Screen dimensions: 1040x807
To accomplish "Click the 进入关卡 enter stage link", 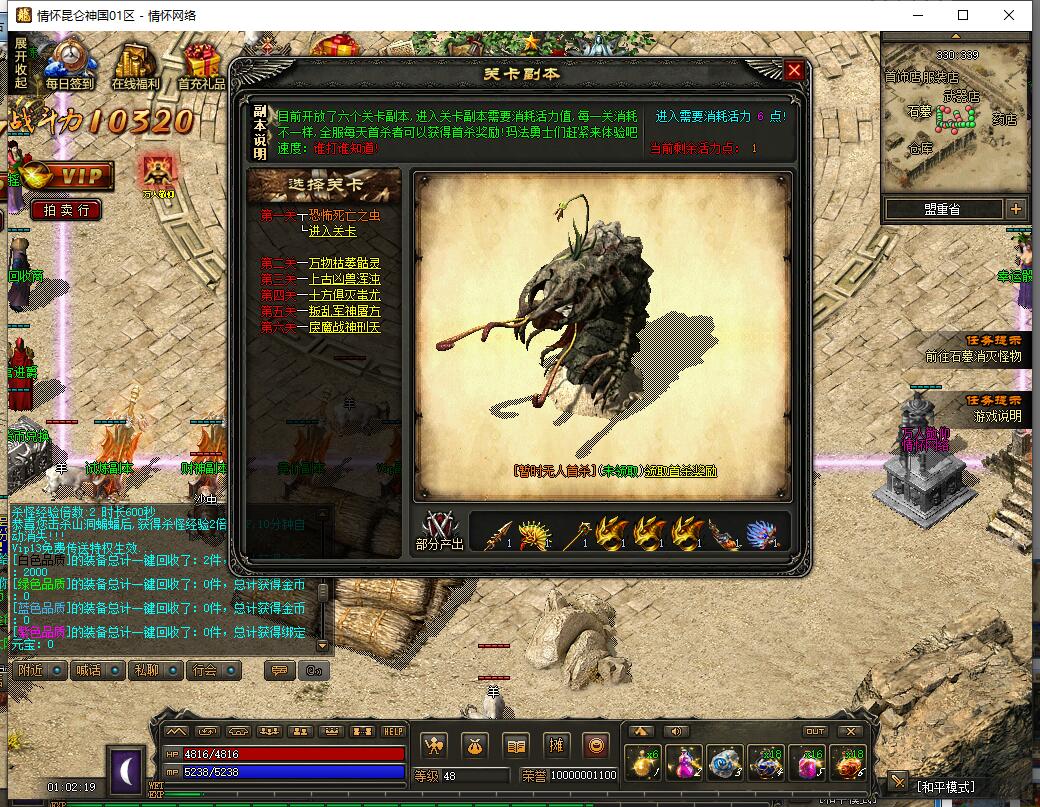I will click(332, 231).
